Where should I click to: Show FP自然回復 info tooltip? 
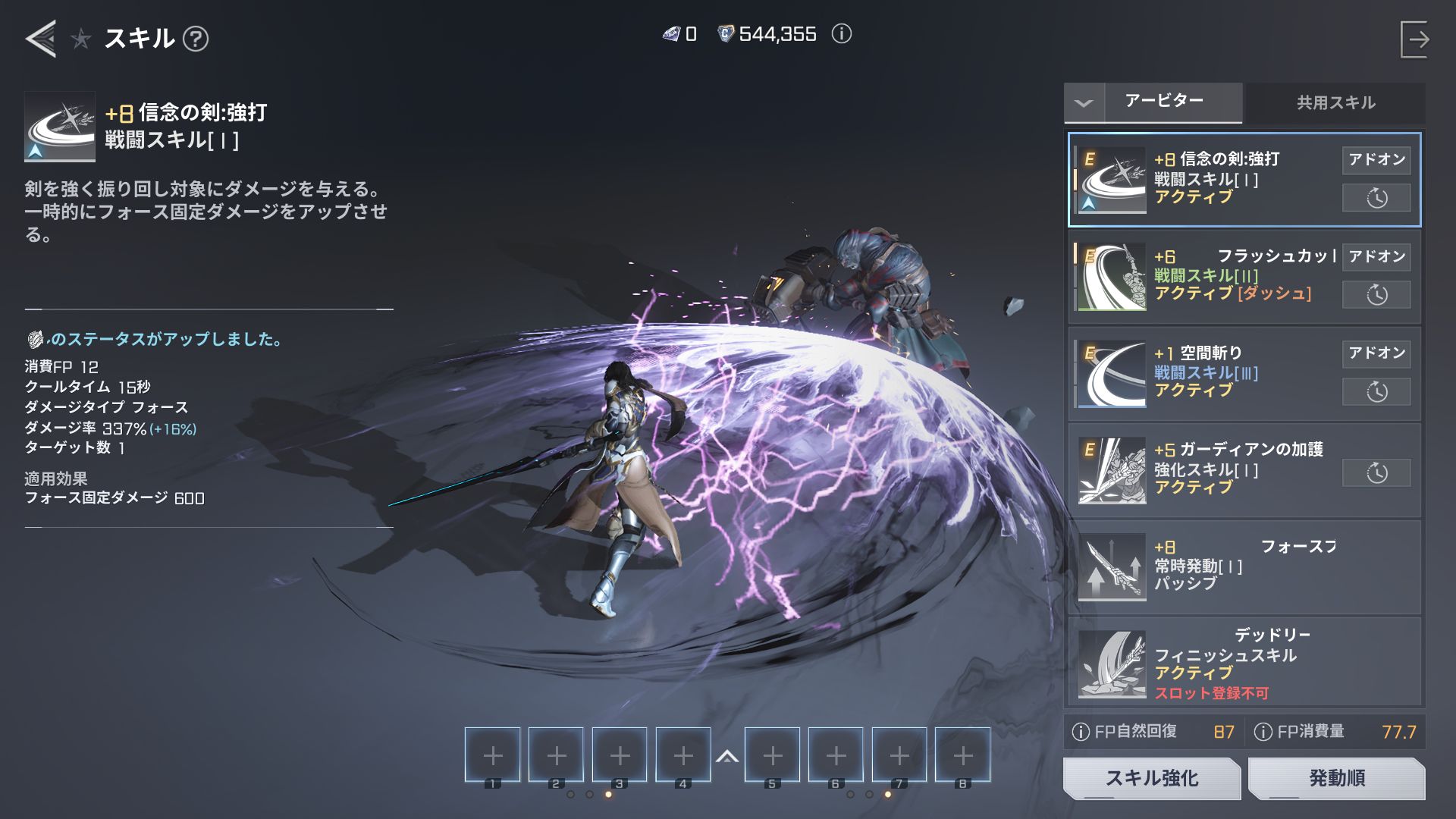point(1081,732)
